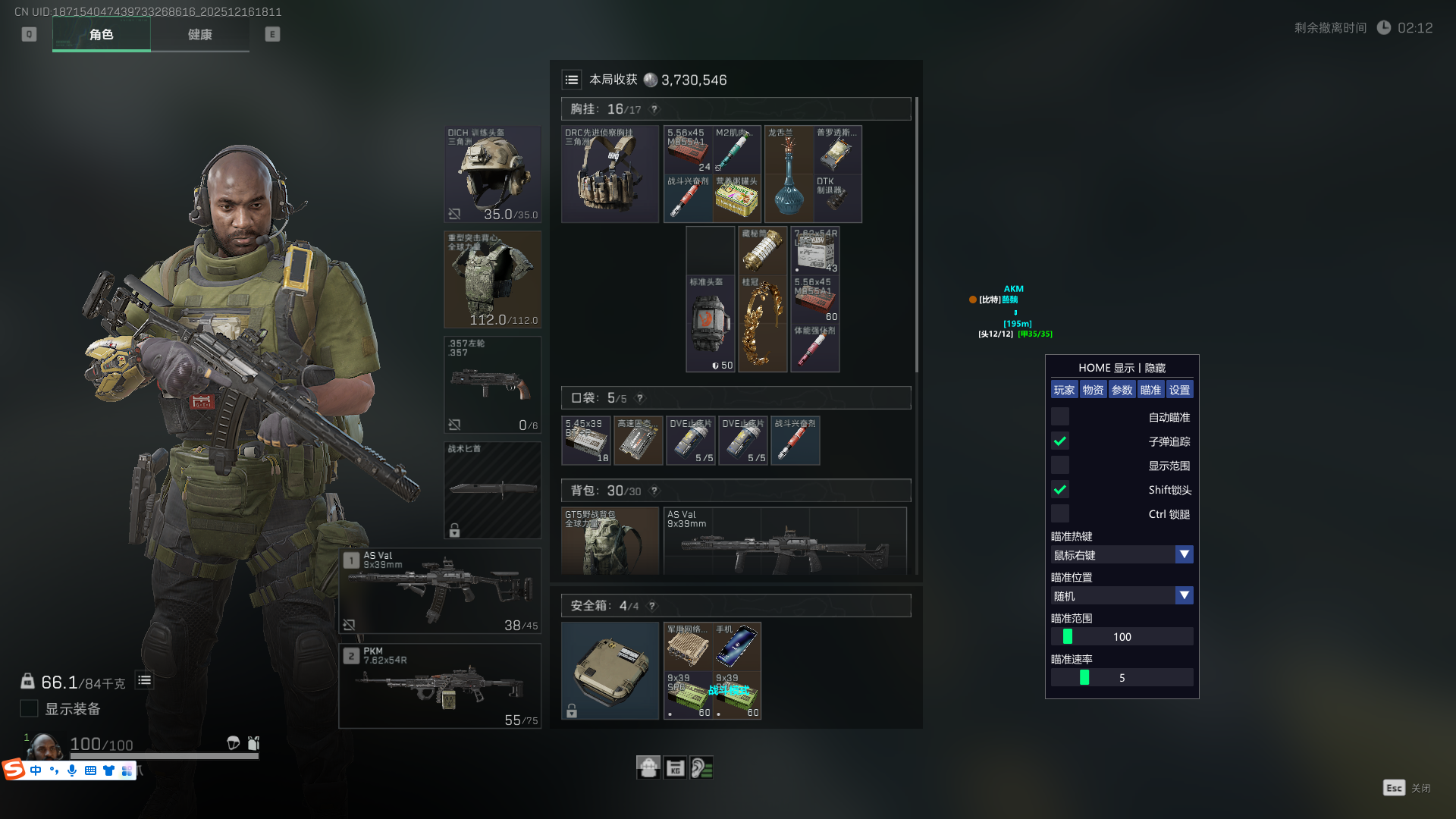Toggle the 显示装备 checkbox
Screen dimensions: 1456x819
pyautogui.click(x=29, y=708)
